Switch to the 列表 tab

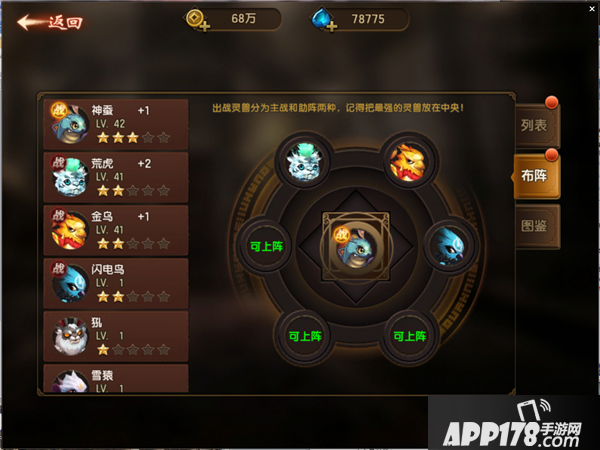pos(535,127)
